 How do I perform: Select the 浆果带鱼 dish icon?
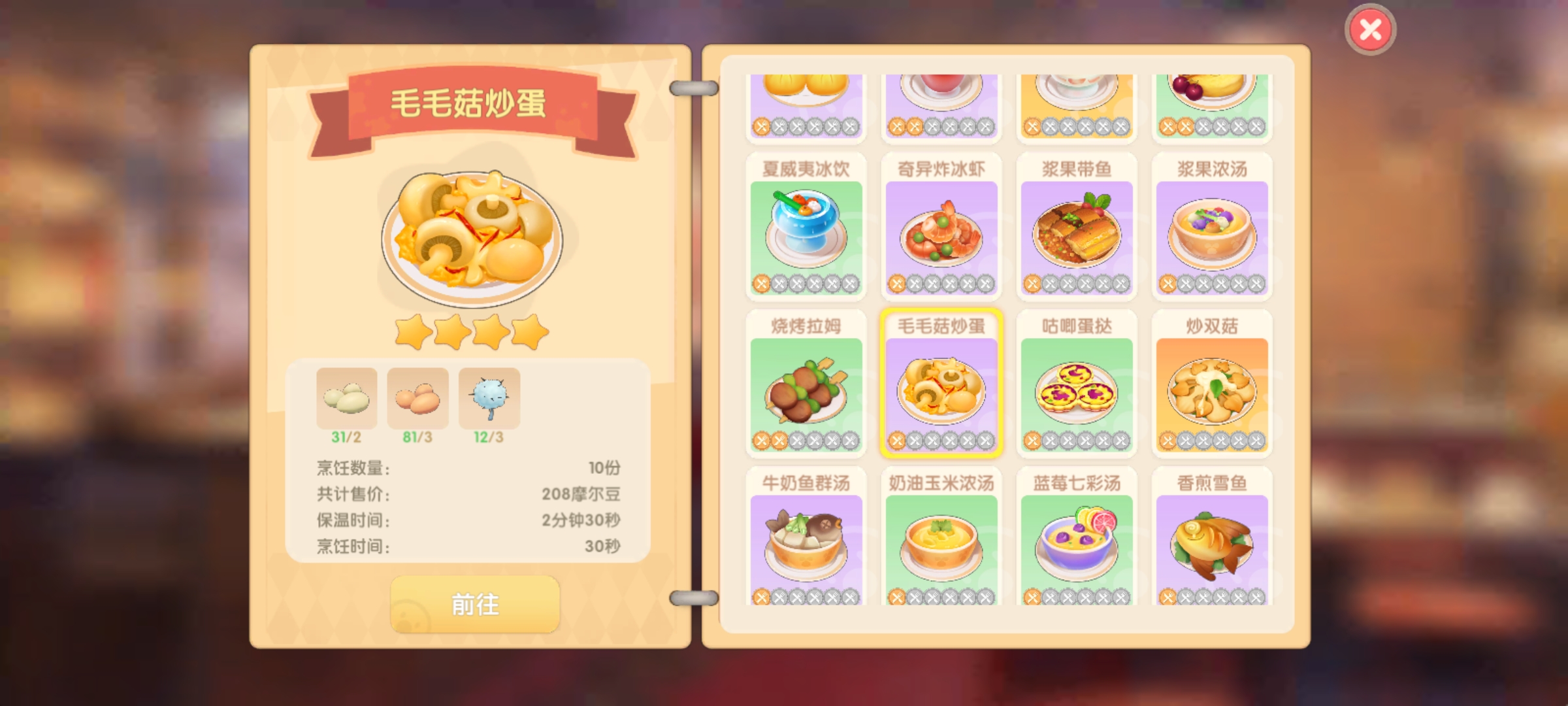click(x=1076, y=235)
